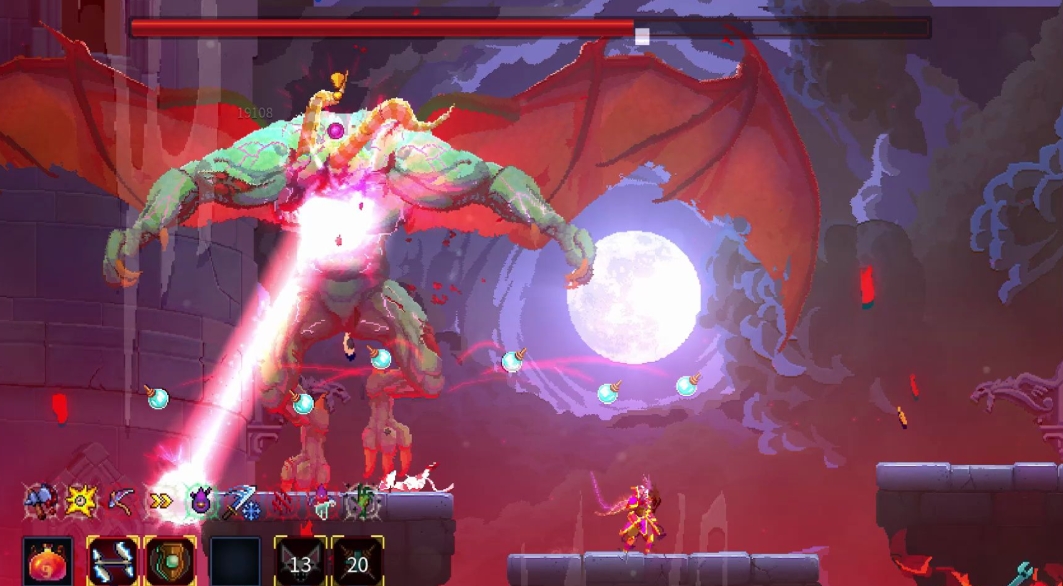The width and height of the screenshot is (1063, 586).
Task: Click the purple flame creature mutation icon
Action: (201, 500)
